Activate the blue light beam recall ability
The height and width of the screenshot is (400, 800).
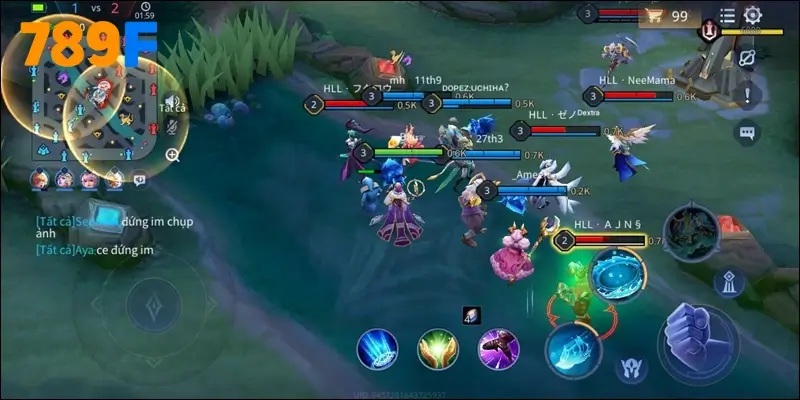point(377,348)
